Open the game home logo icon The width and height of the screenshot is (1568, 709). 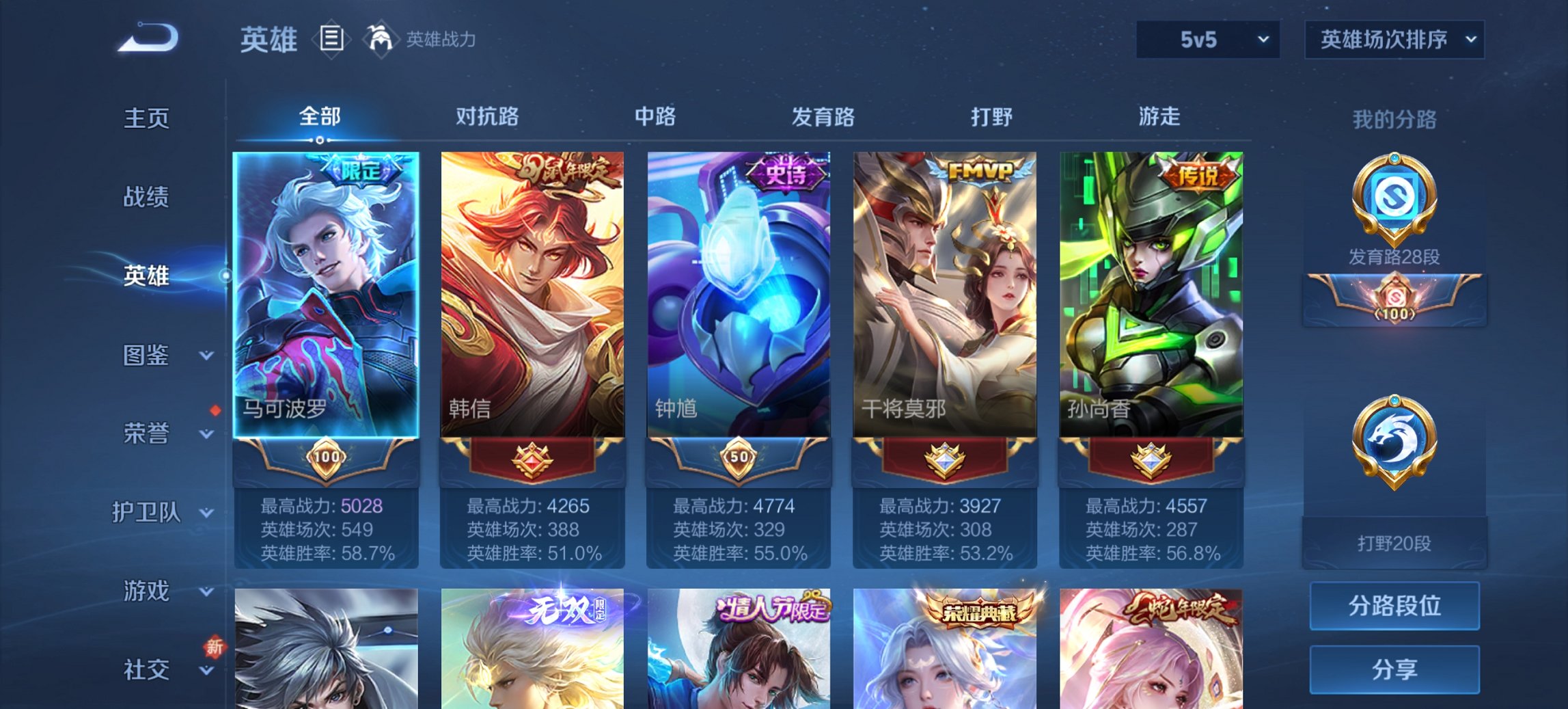pos(146,40)
